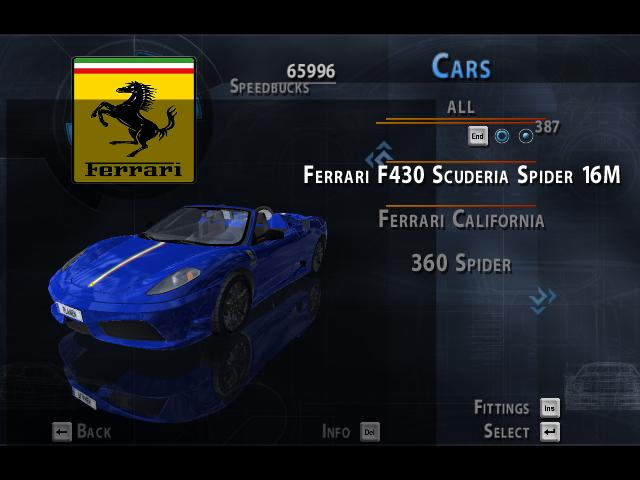The image size is (640, 480).
Task: Confirm with the Select button
Action: point(521,432)
